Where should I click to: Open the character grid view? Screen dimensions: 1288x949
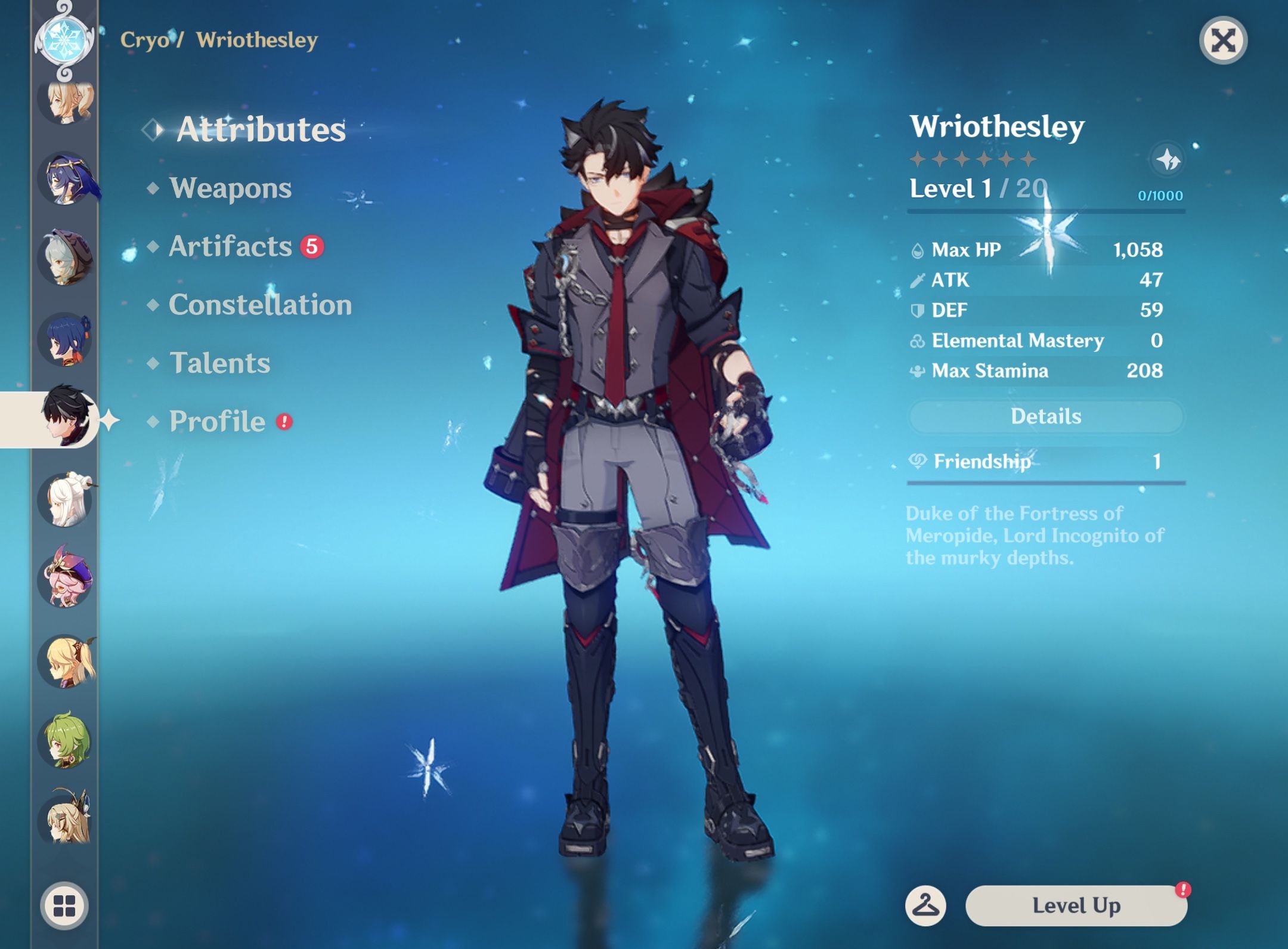64,905
